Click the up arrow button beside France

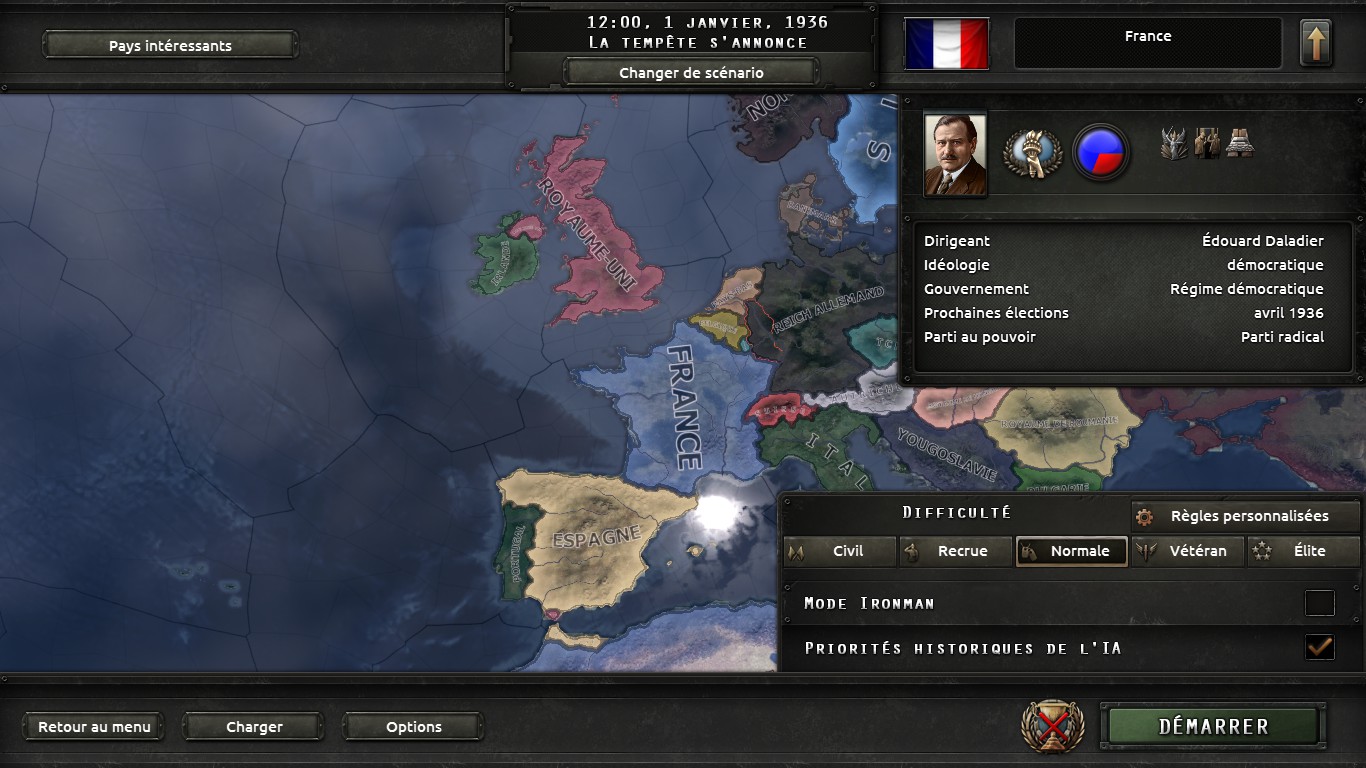point(1315,44)
